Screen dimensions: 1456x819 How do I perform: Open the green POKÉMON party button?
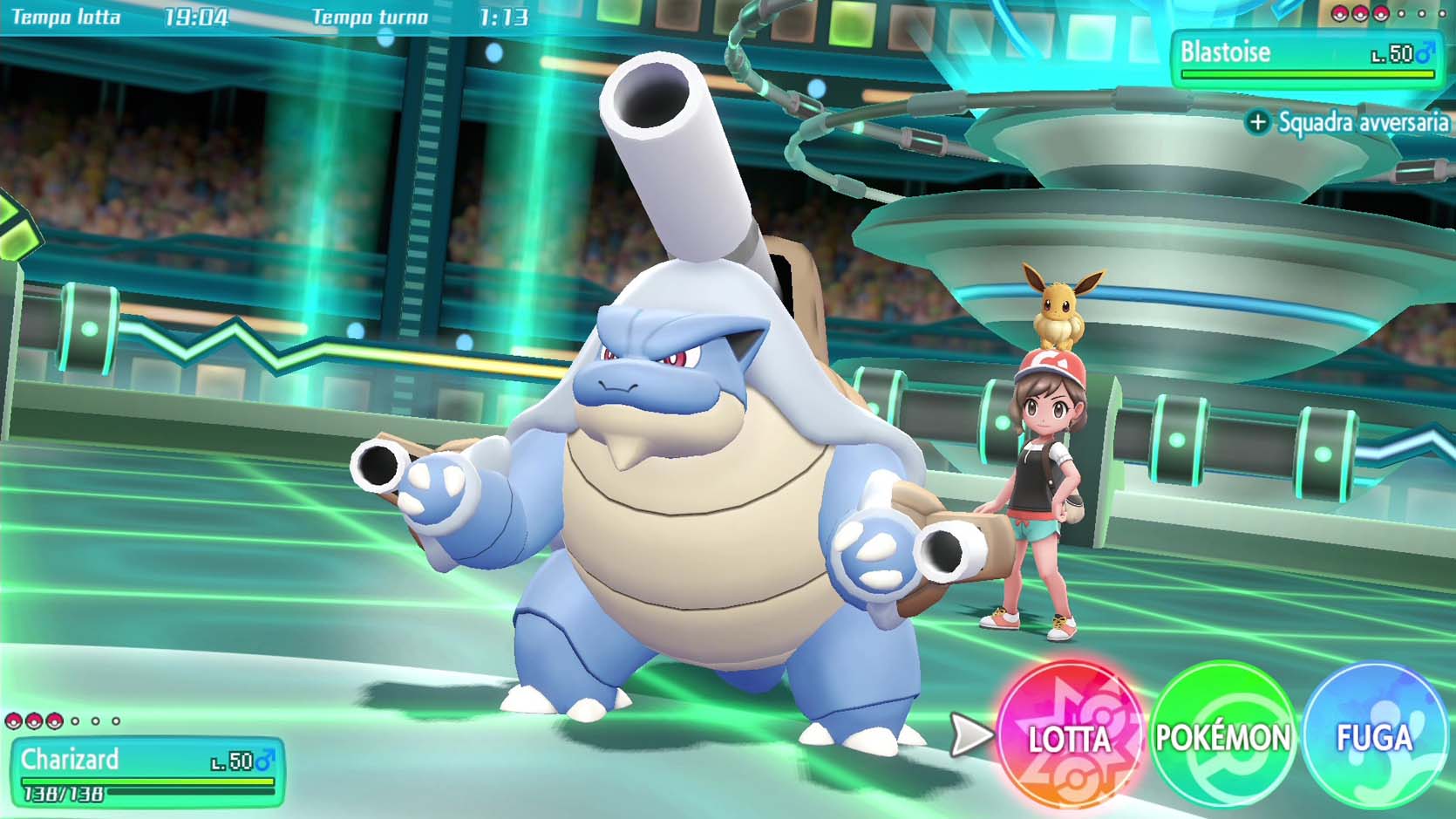click(x=1221, y=737)
